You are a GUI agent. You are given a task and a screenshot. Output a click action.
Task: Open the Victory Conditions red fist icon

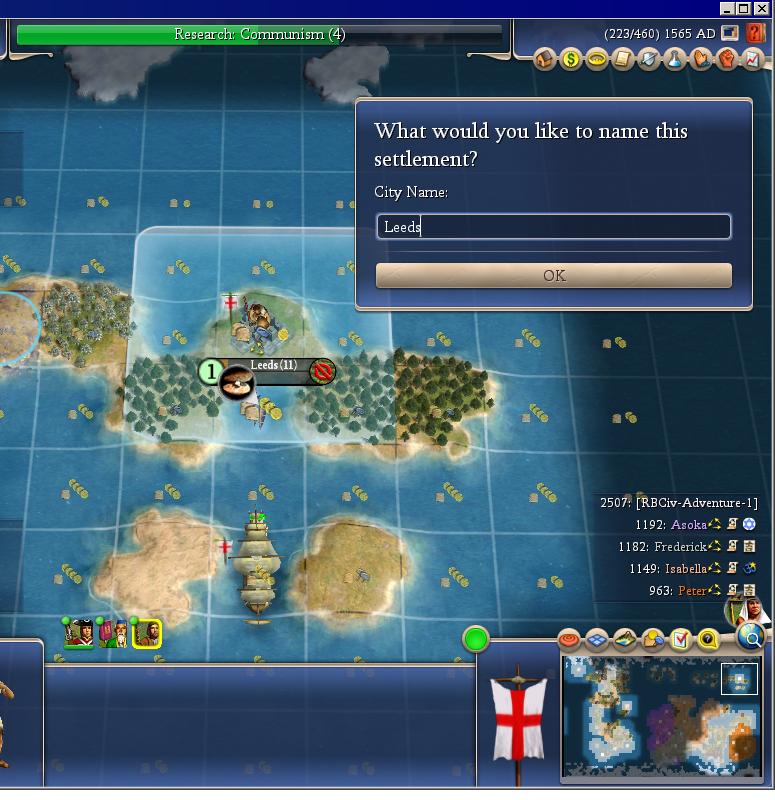(x=727, y=60)
